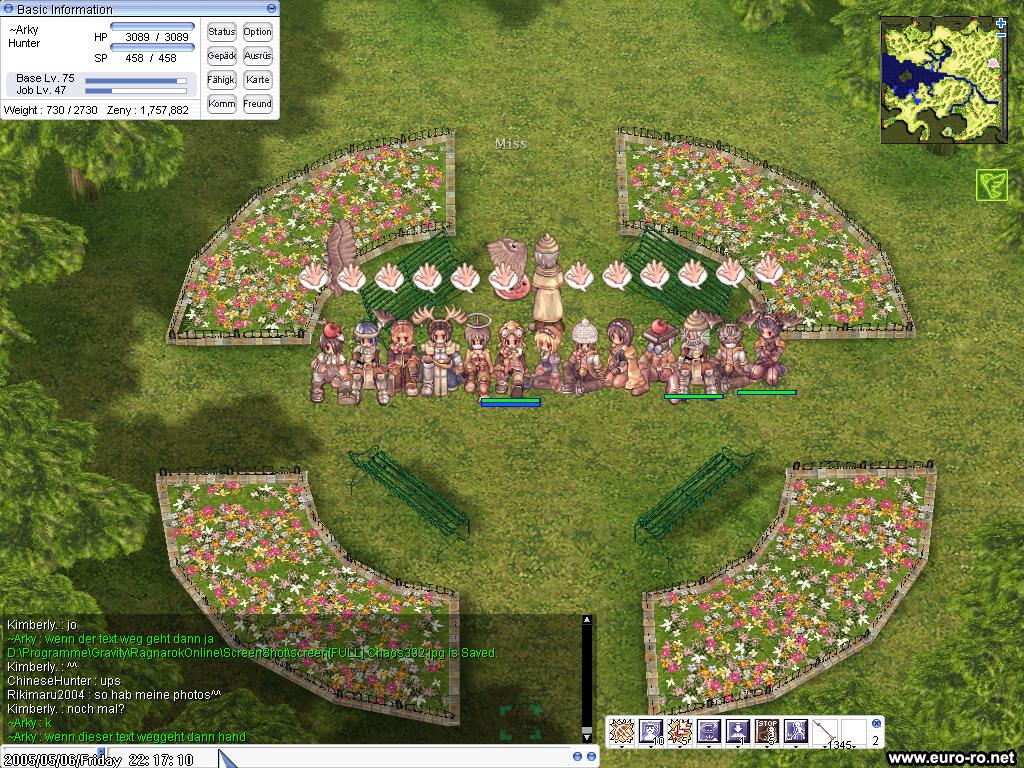Open the Gepäck inventory window

(221, 56)
